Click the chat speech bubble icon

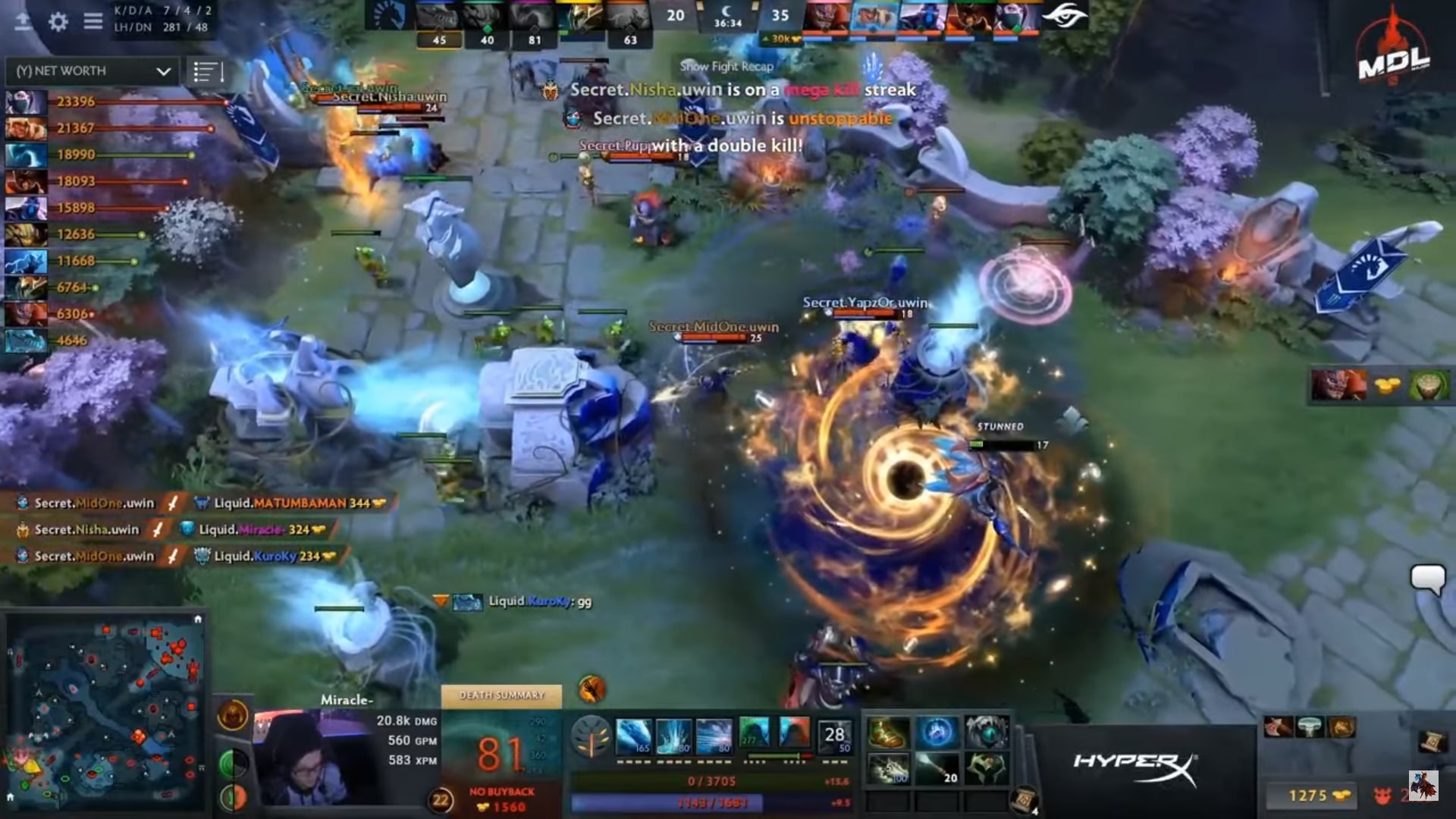click(x=1427, y=579)
